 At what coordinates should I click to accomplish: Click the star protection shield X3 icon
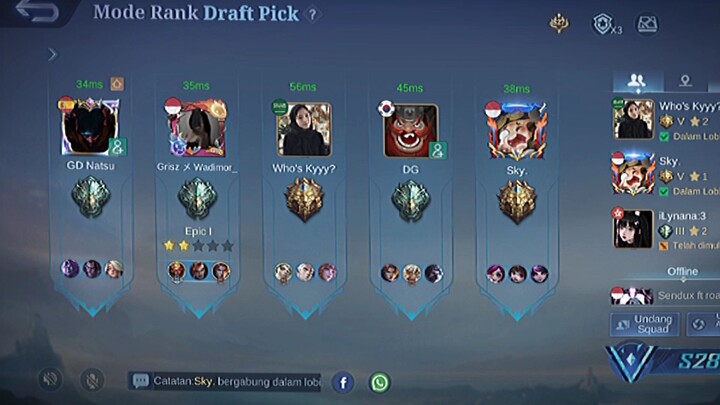(x=603, y=24)
